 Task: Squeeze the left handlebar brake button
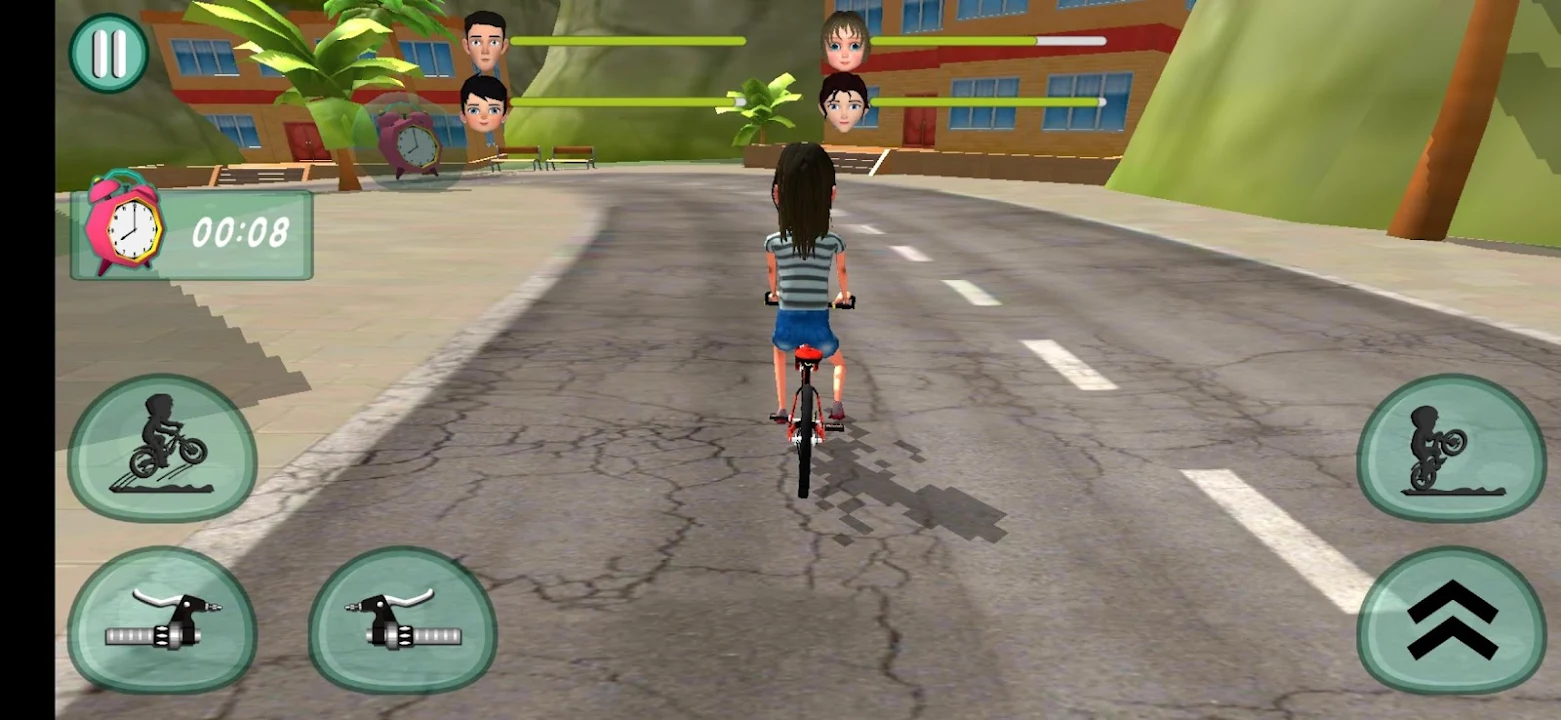click(162, 620)
